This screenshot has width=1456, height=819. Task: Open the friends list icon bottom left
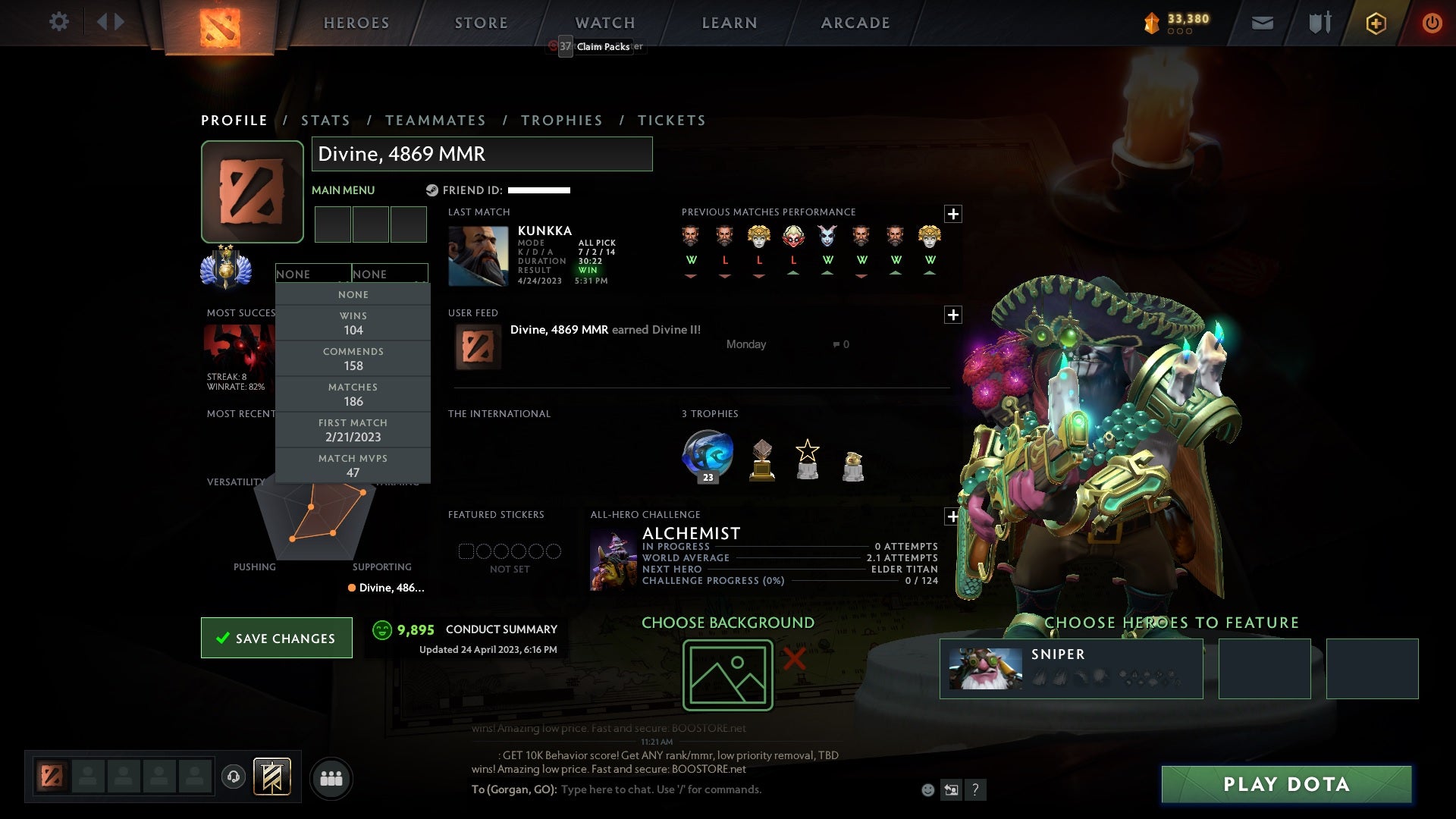(331, 778)
